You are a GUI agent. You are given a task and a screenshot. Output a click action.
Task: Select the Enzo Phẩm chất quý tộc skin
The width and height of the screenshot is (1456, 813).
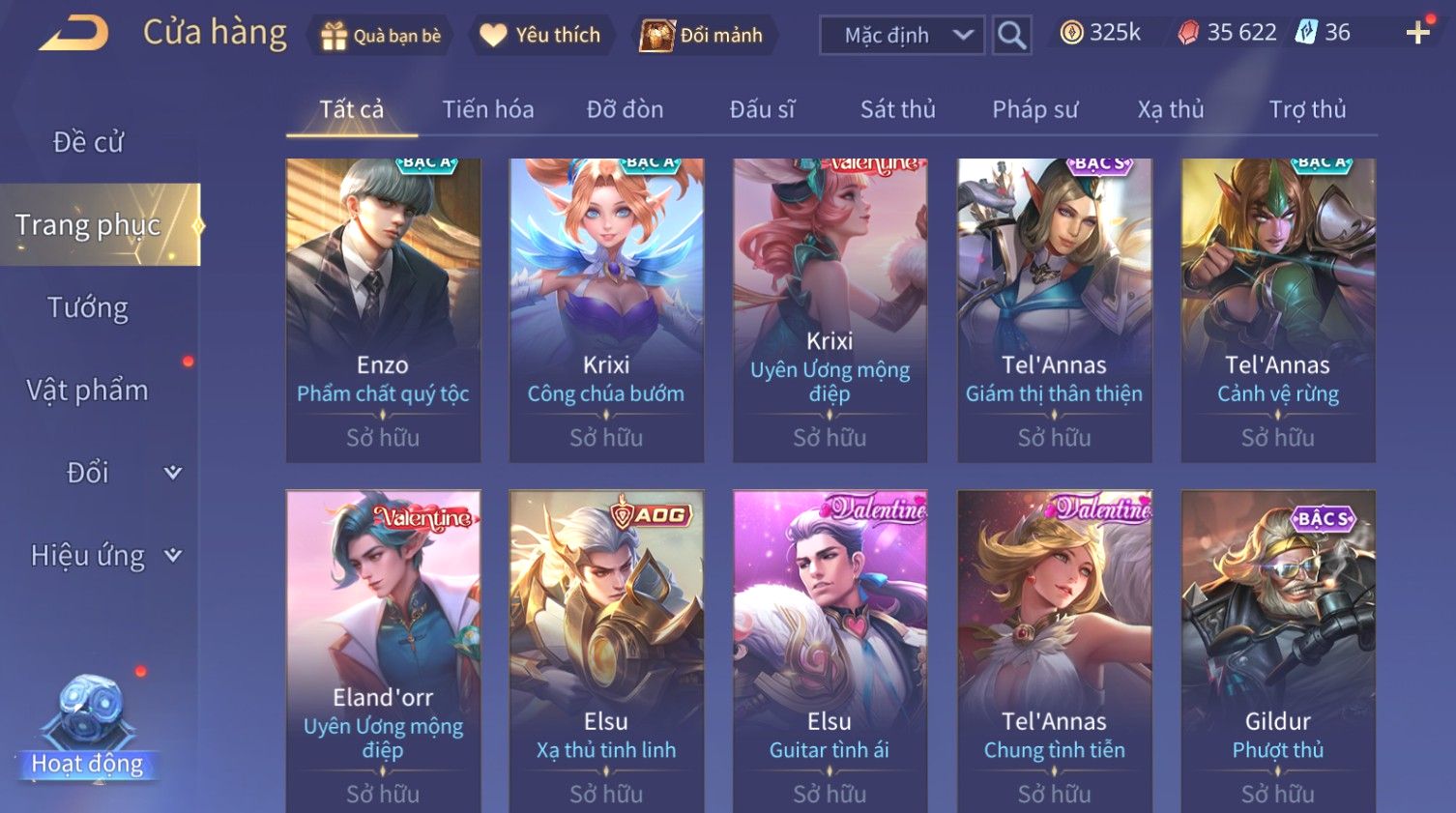pos(383,309)
